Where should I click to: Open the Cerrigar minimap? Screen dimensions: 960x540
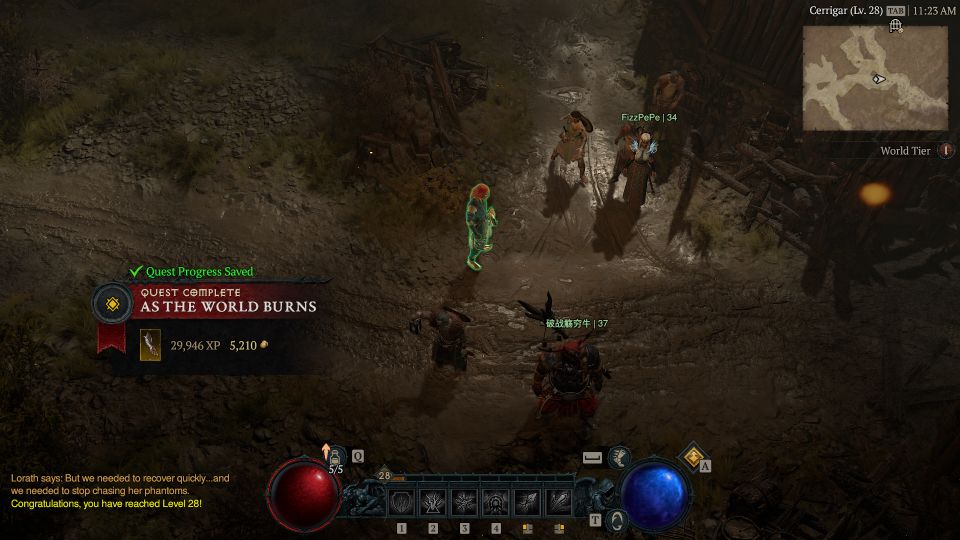click(x=875, y=78)
